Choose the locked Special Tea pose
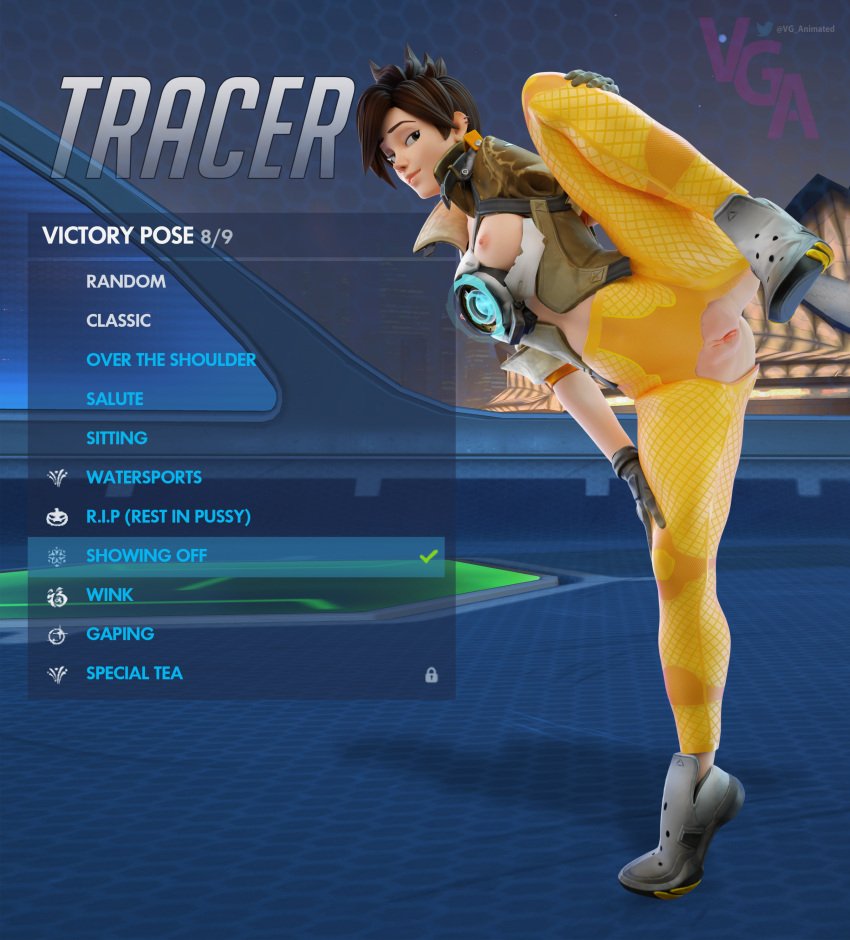This screenshot has width=850, height=940. pos(135,673)
